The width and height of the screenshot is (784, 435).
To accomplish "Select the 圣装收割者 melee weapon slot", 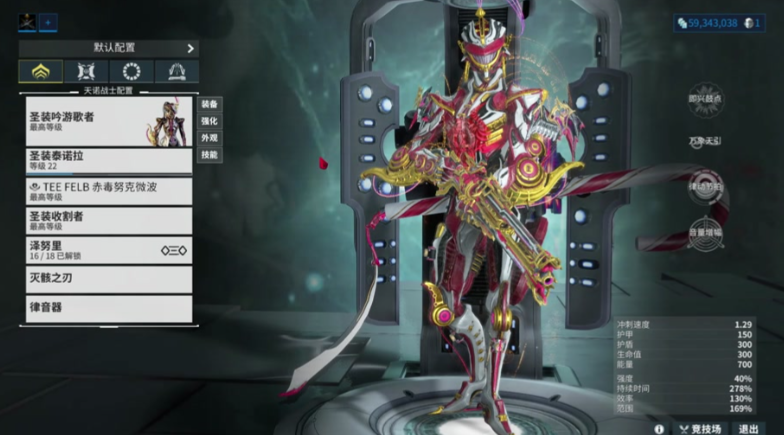I will [108, 220].
